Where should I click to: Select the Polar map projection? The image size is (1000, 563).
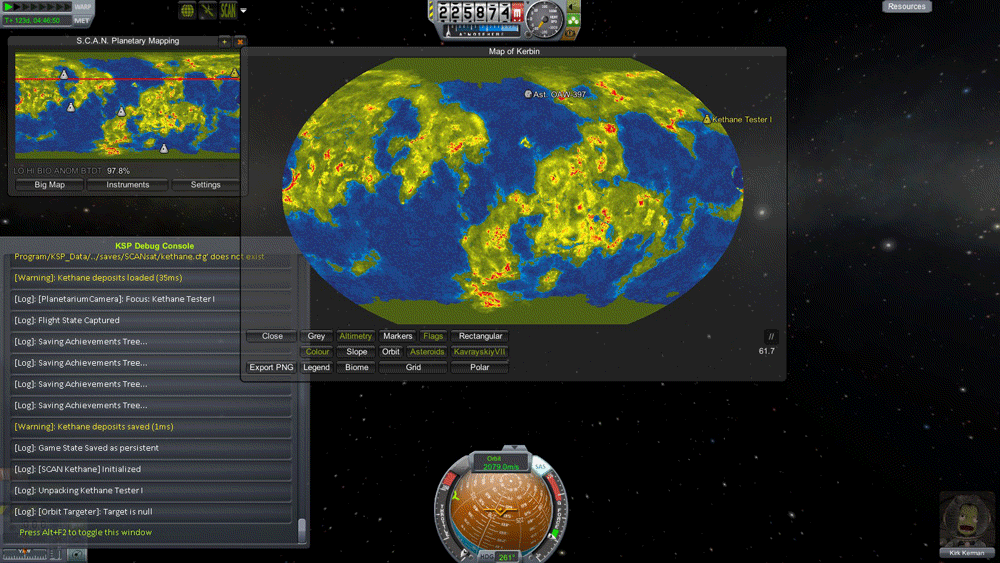pyautogui.click(x=480, y=368)
